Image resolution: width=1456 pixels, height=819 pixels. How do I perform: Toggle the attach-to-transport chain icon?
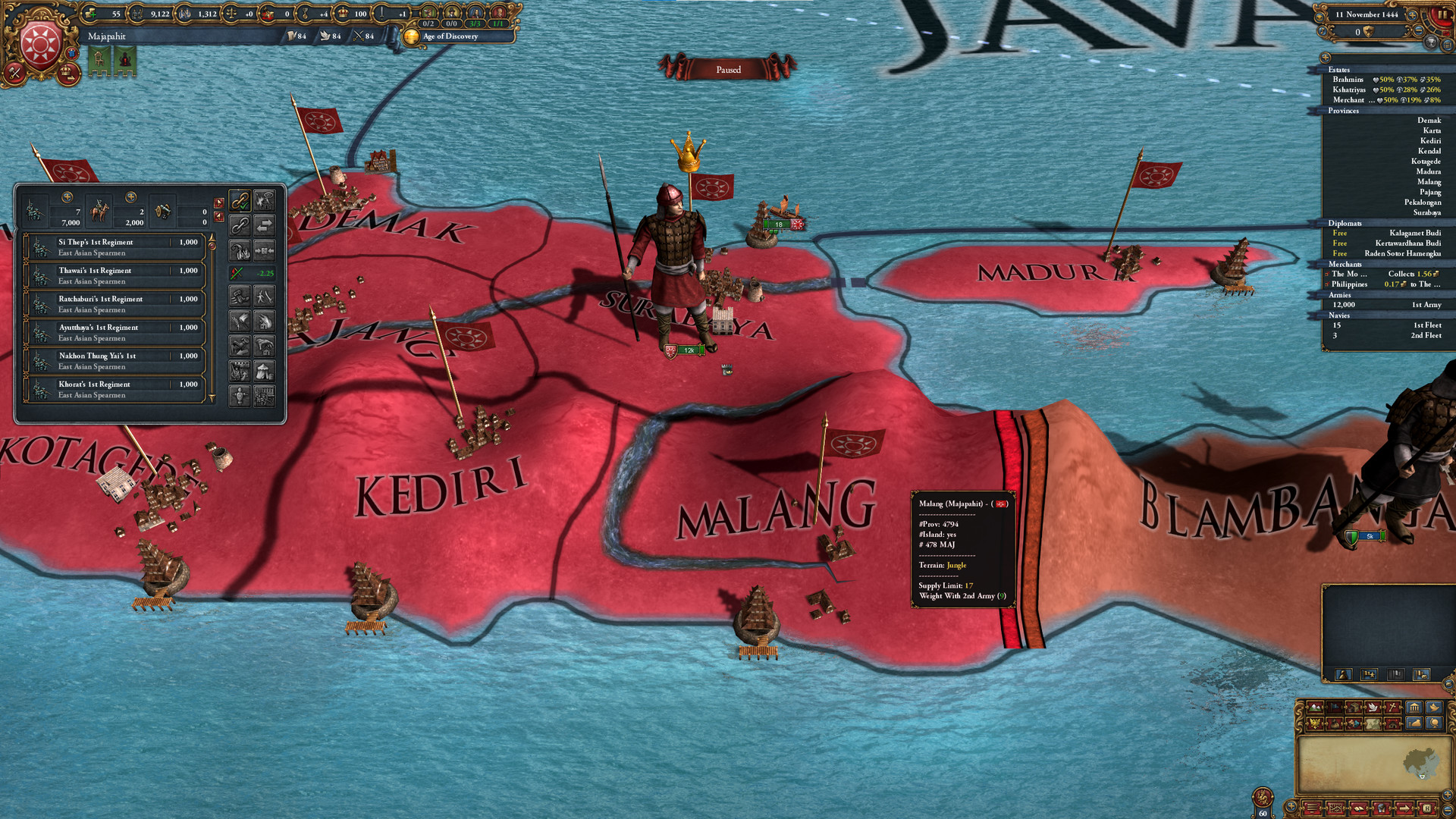click(x=240, y=202)
